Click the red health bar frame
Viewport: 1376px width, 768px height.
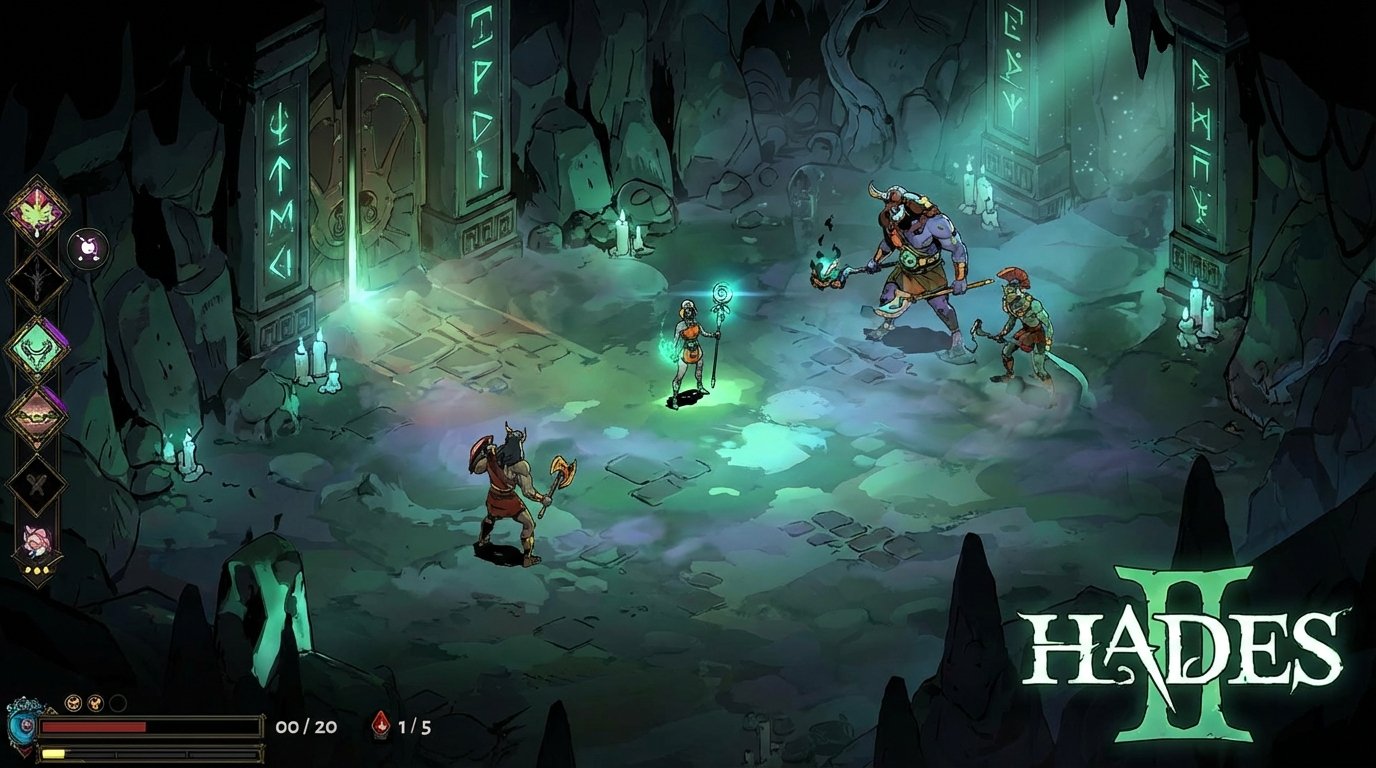(150, 727)
